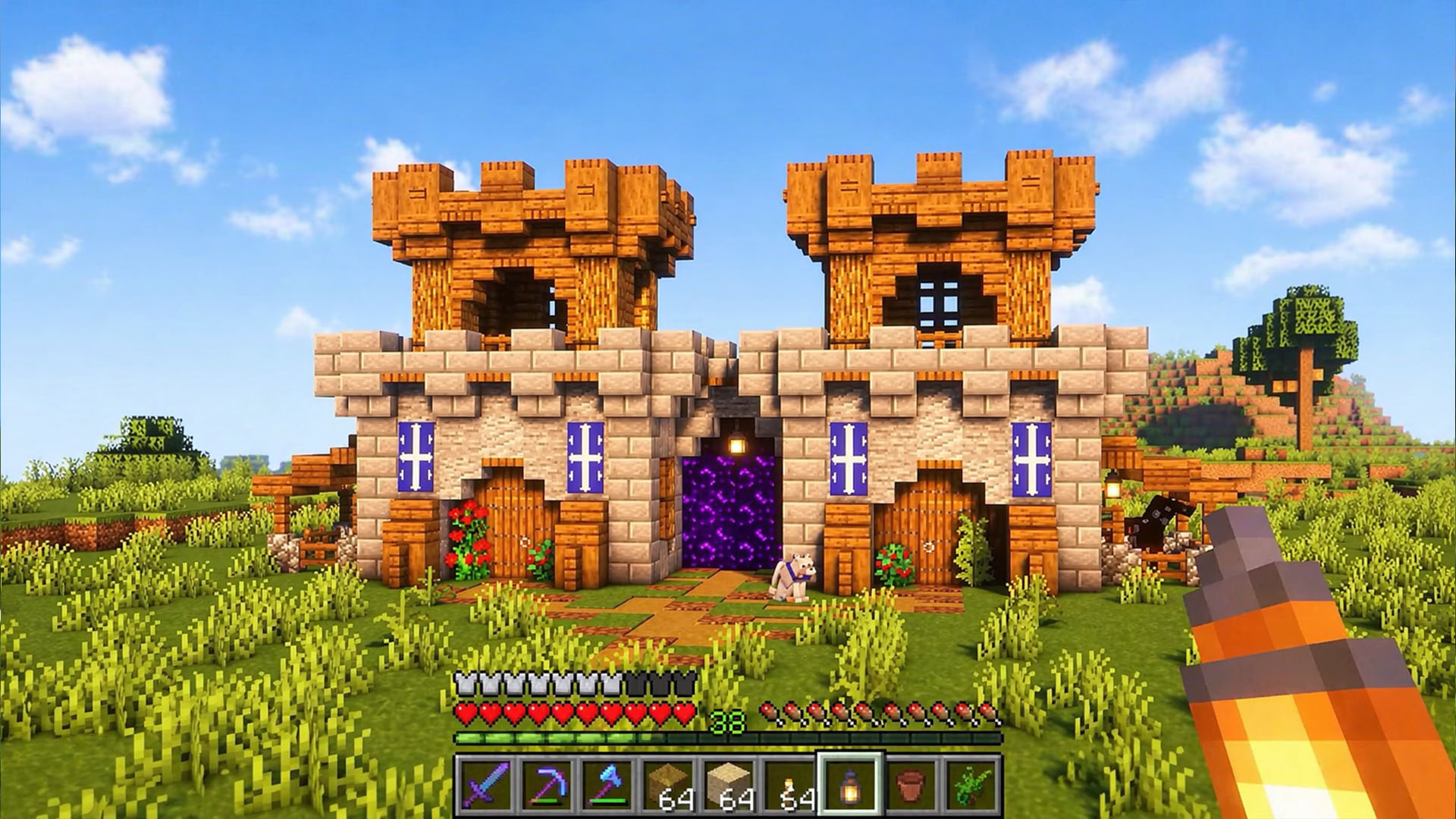Choose the enchanted axe hotbar slot
This screenshot has height=819, width=1456.
pos(607,784)
